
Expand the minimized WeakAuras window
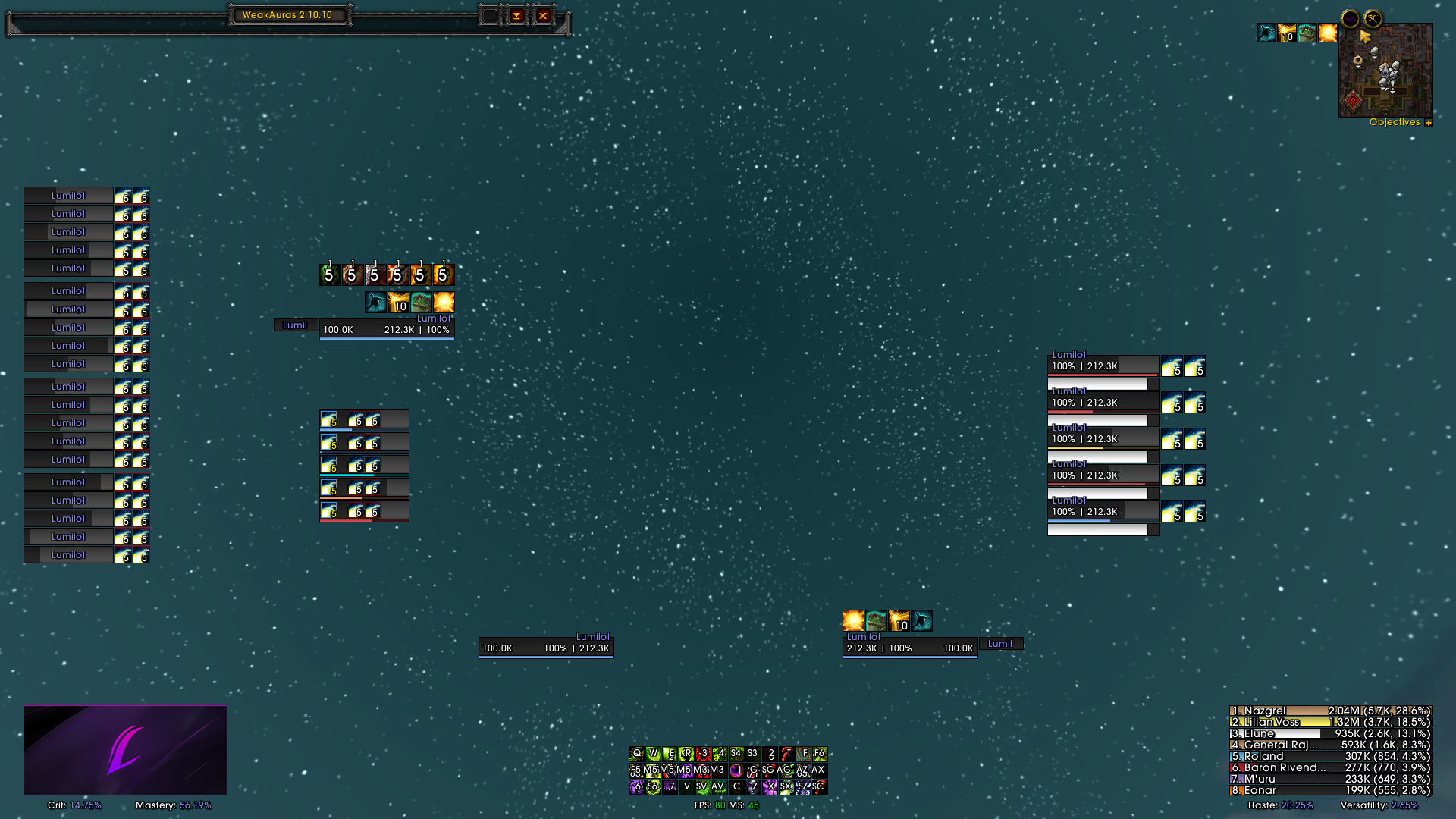coord(516,15)
